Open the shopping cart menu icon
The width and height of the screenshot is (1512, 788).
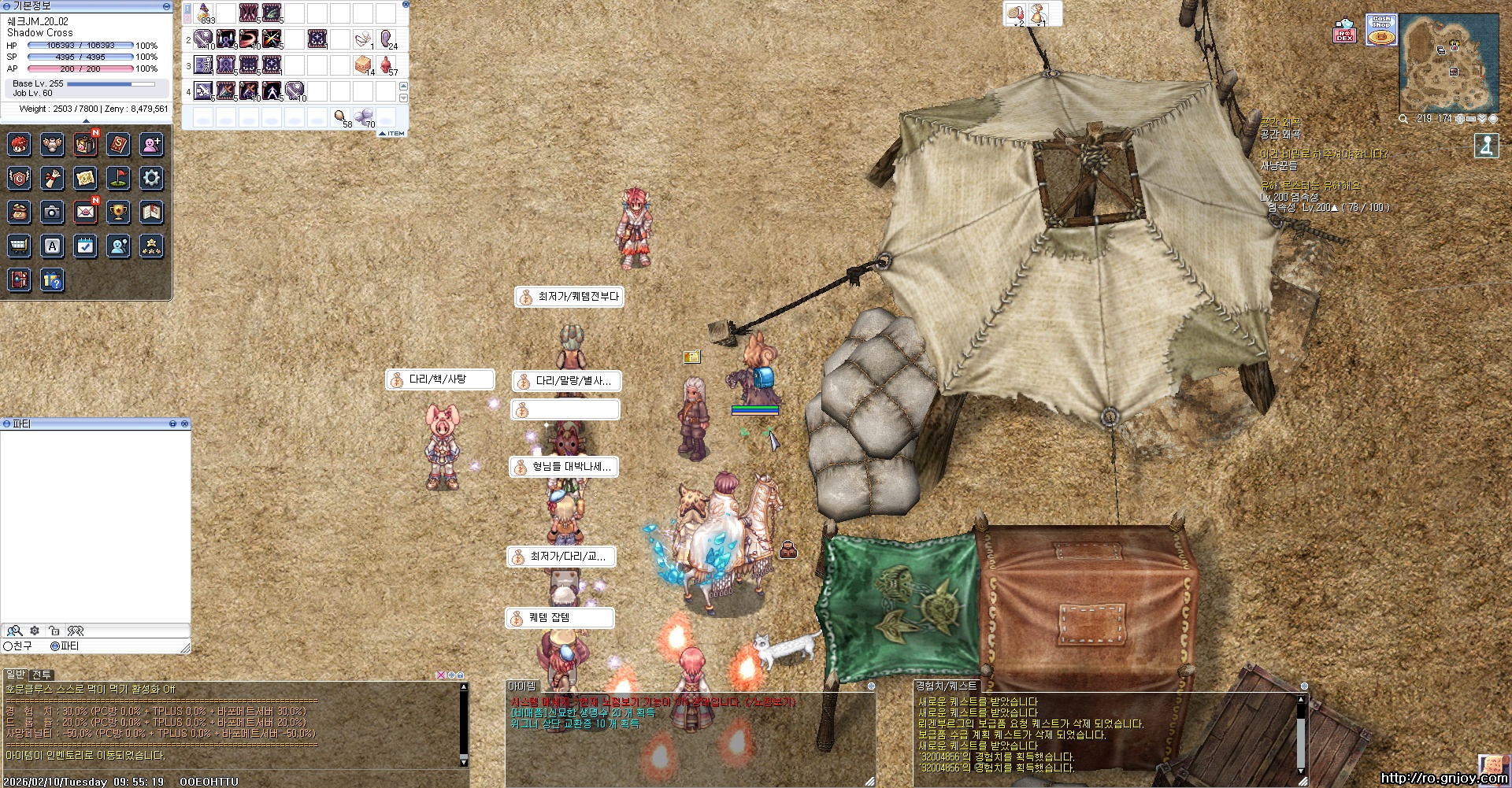[19, 246]
